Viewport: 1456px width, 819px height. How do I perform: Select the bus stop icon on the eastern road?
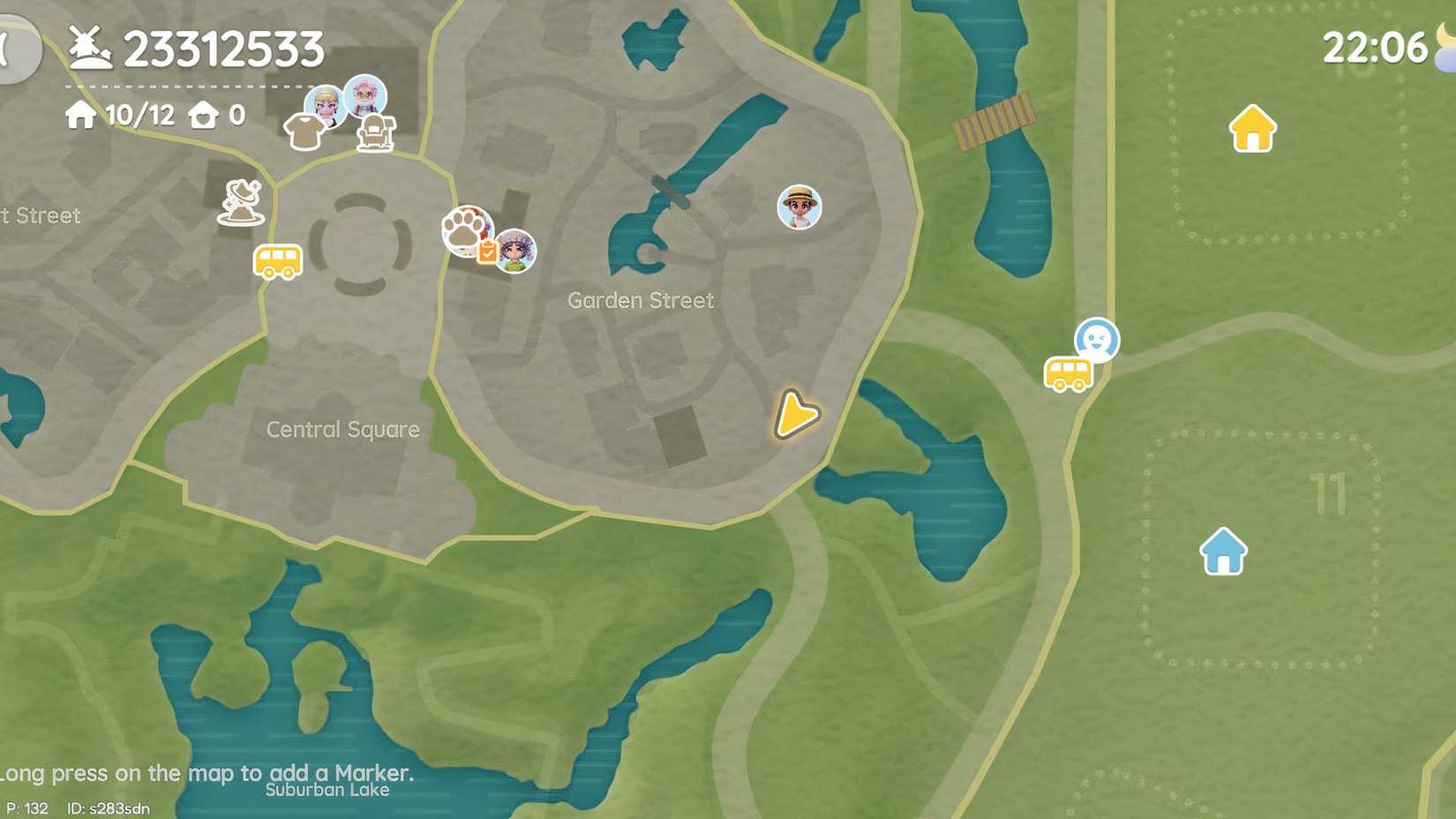click(1068, 373)
